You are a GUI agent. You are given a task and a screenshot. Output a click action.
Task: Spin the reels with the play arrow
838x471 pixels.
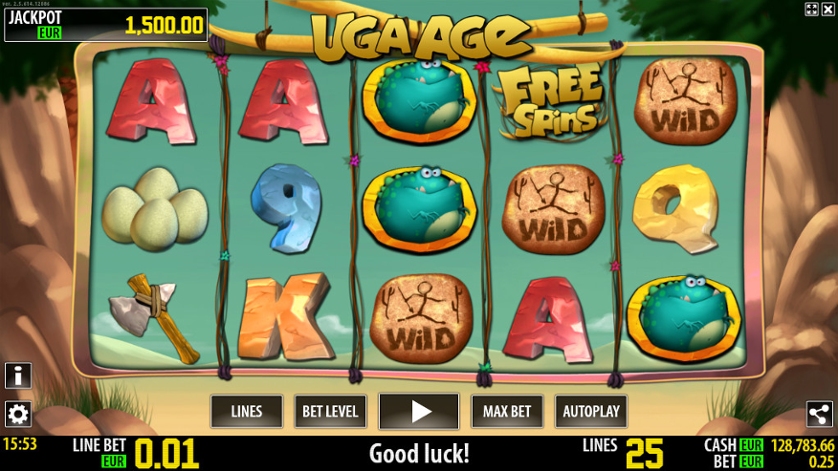(419, 411)
